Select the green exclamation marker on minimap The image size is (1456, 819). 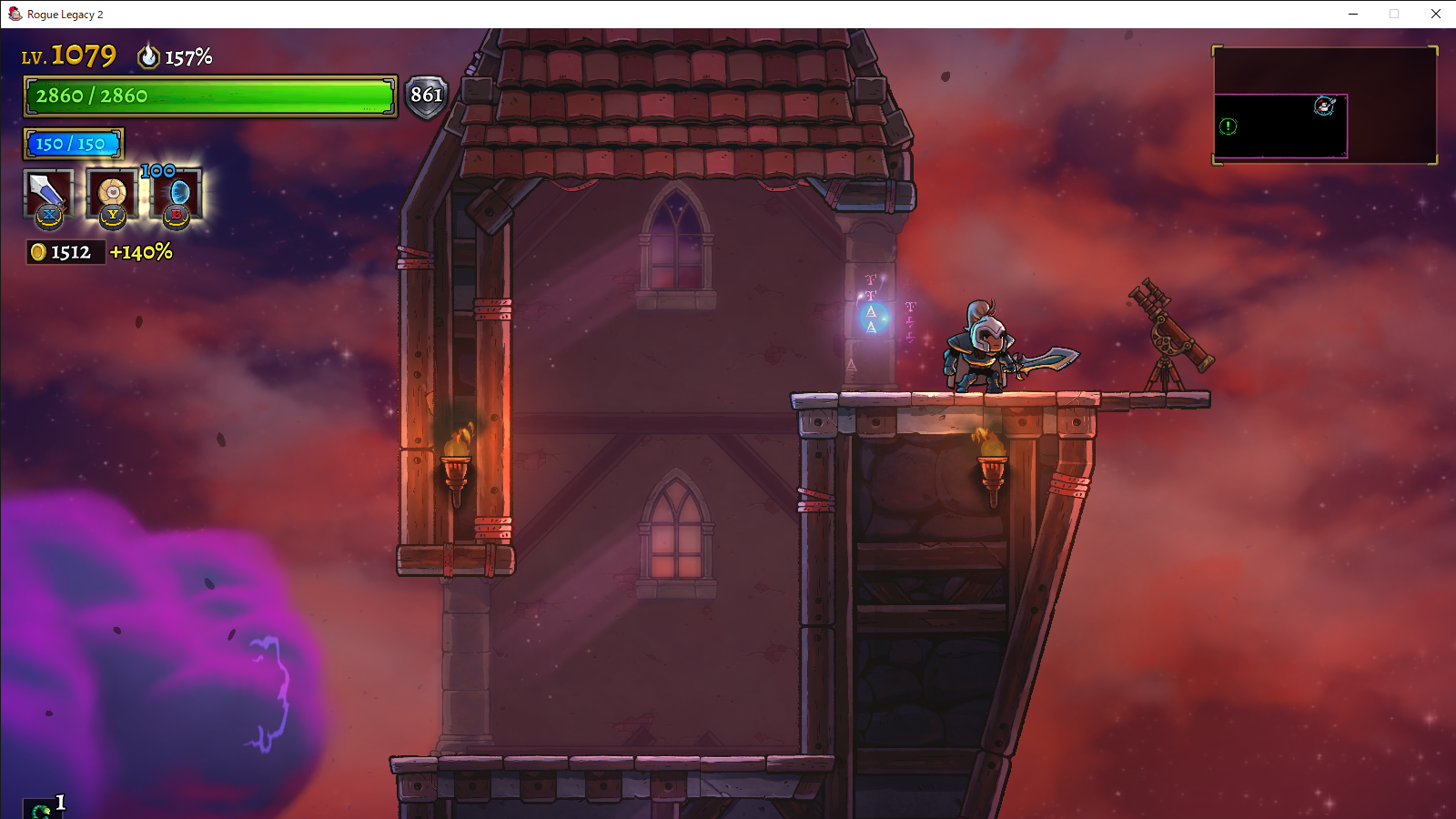coord(1228,126)
